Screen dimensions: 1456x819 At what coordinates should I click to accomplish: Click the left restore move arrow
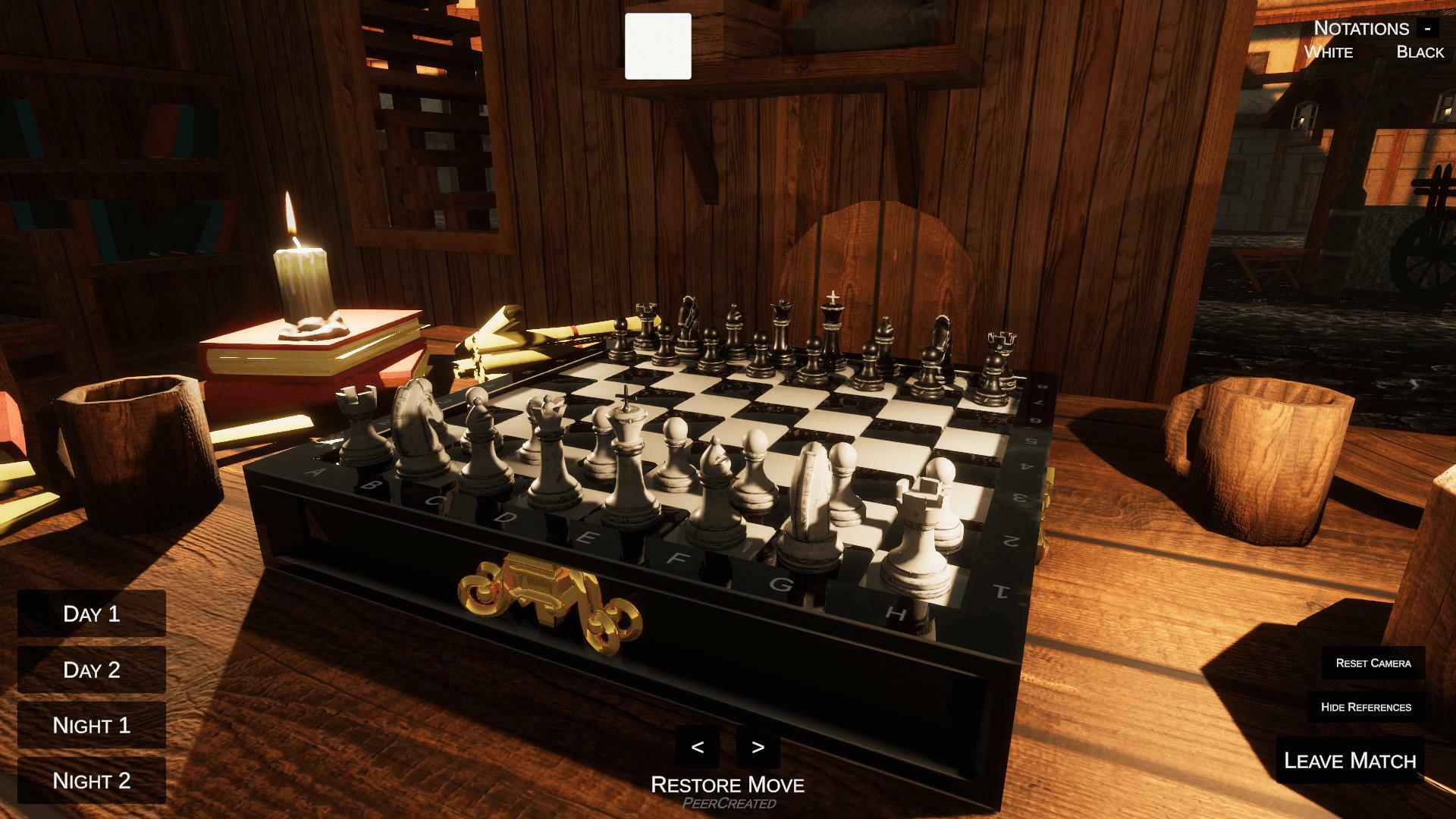tap(699, 748)
